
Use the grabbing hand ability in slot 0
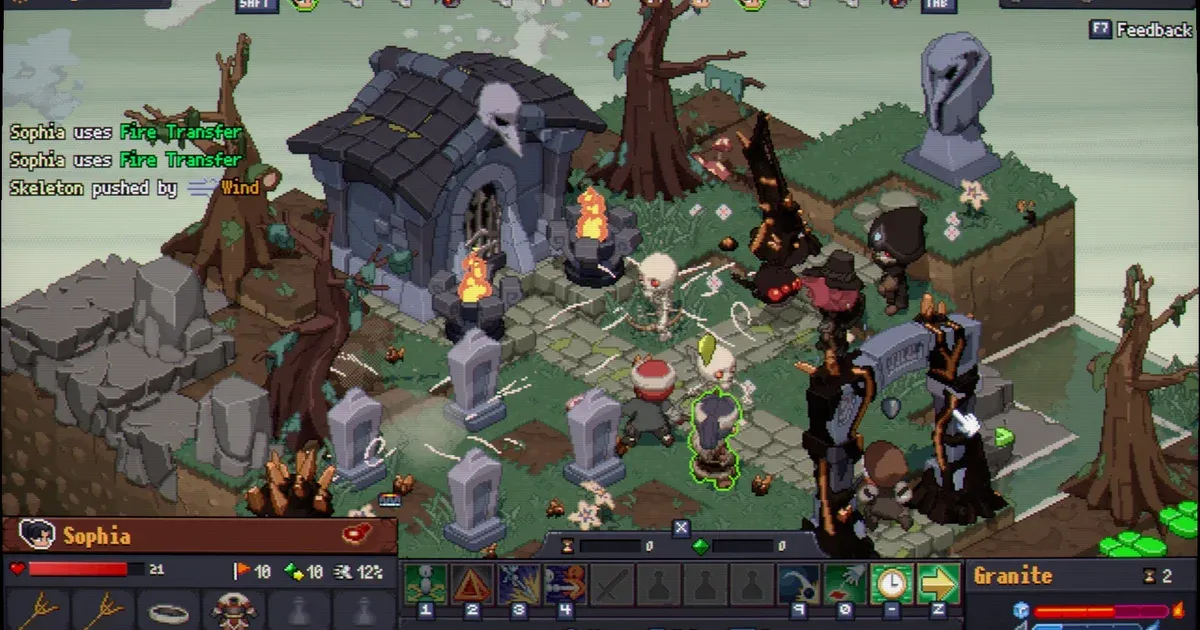[x=844, y=583]
